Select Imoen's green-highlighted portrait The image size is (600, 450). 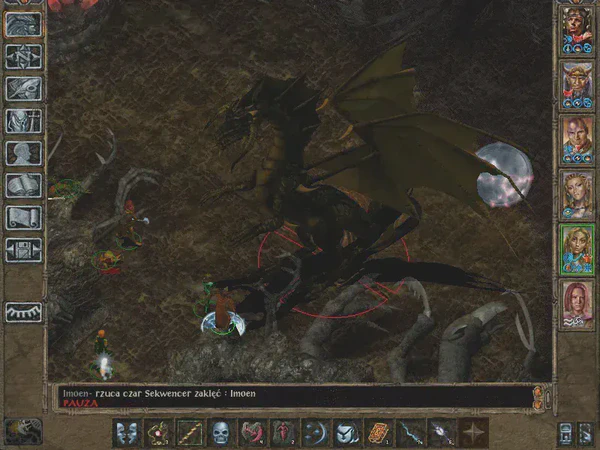pyautogui.click(x=578, y=250)
